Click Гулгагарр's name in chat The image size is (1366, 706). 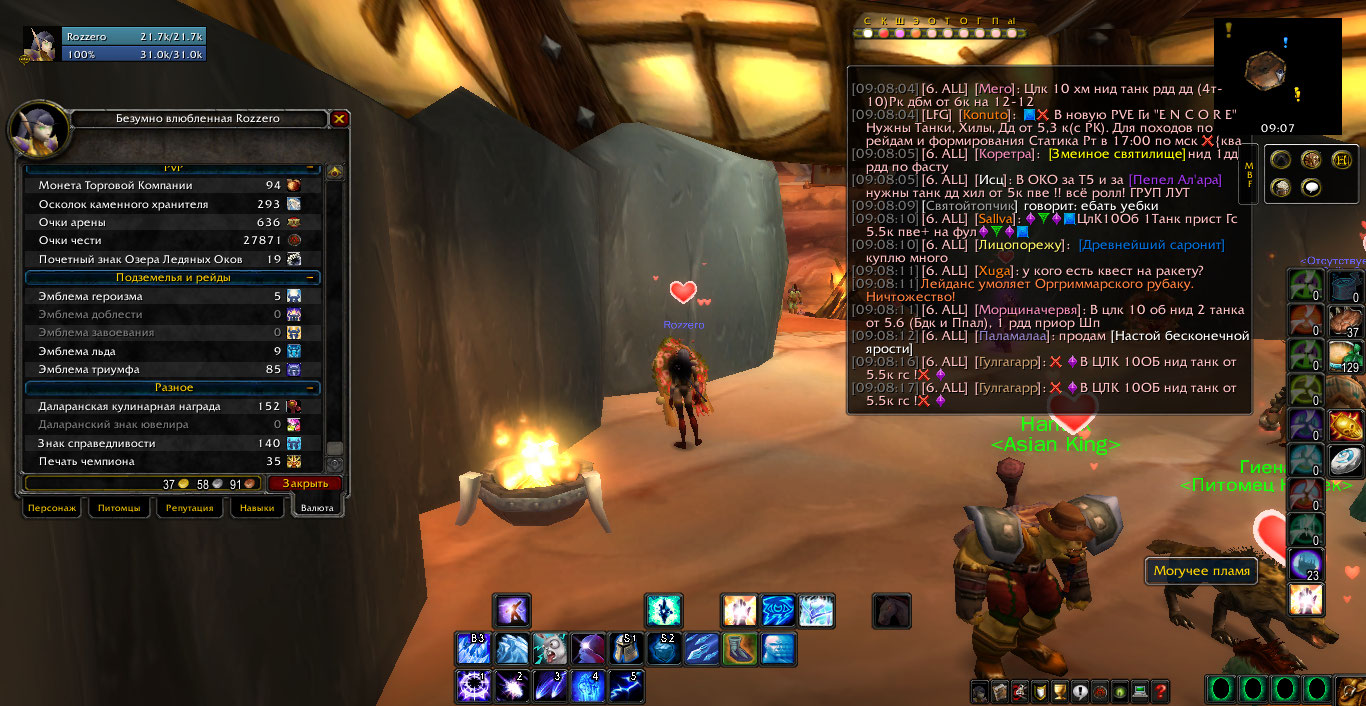[1006, 362]
